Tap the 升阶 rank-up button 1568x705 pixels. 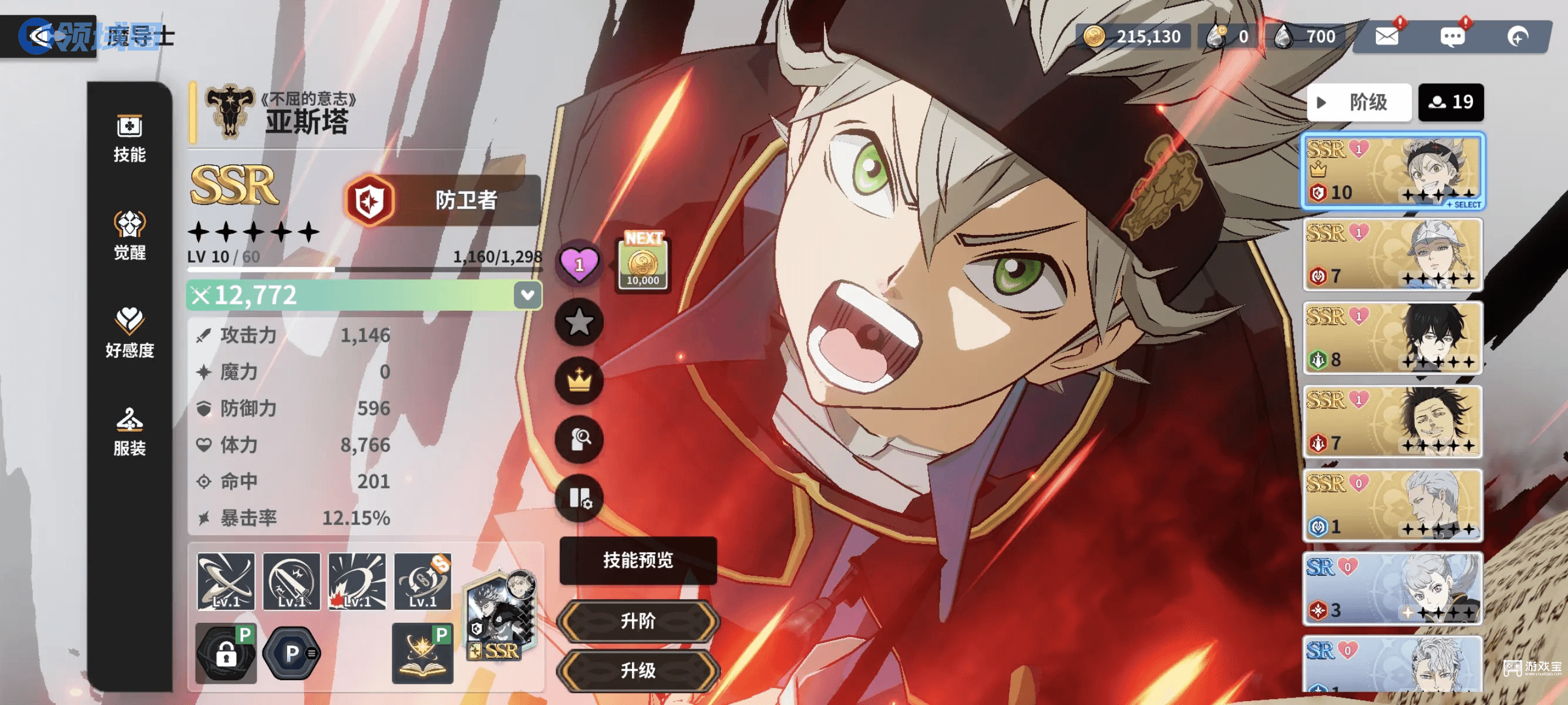pyautogui.click(x=637, y=621)
